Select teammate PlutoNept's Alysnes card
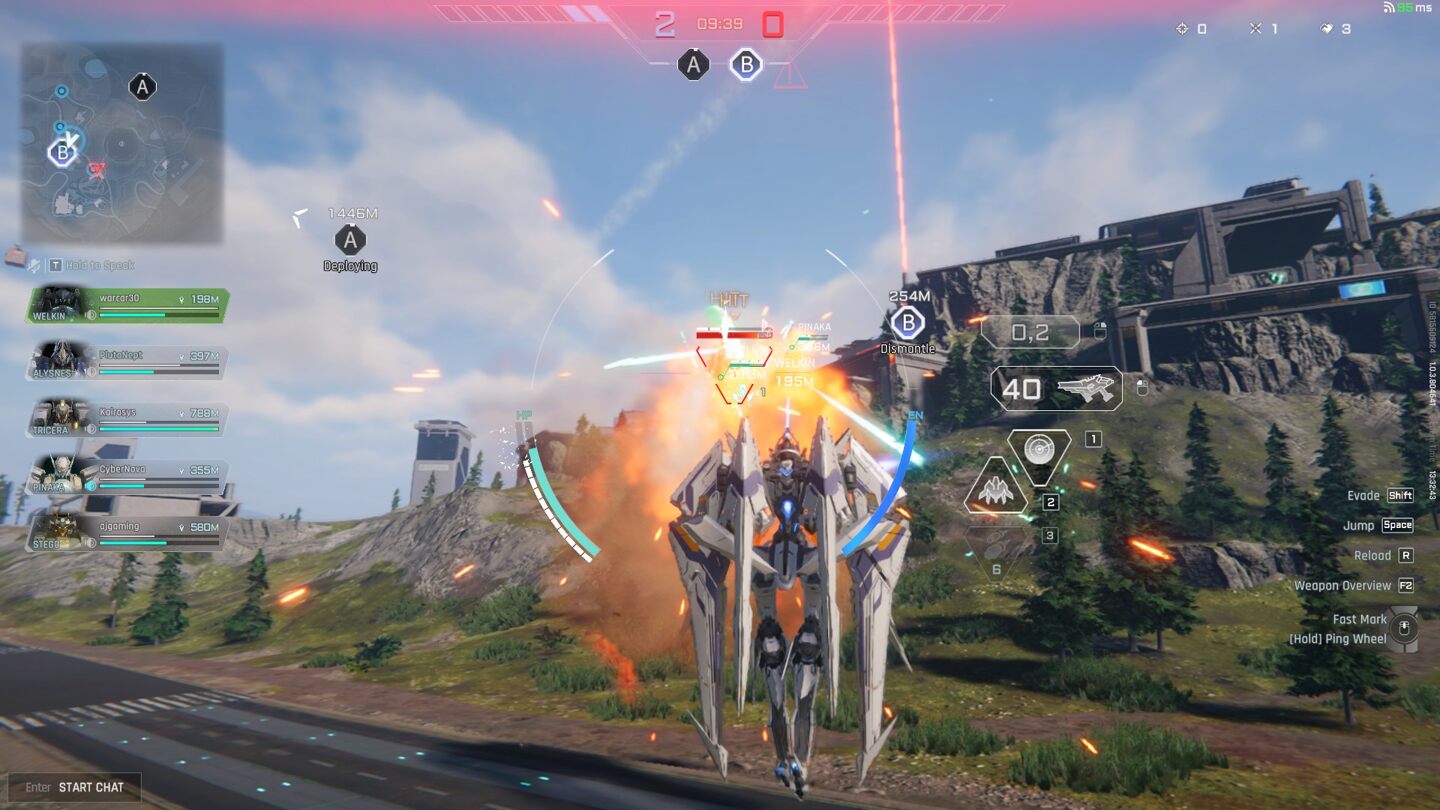1440x810 pixels. tap(128, 362)
